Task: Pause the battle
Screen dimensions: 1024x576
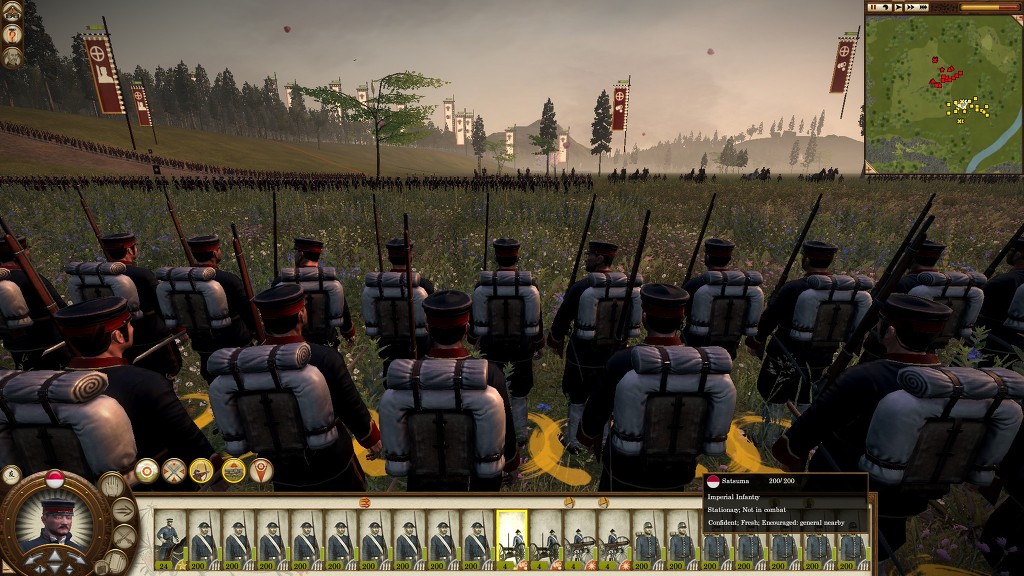Action: (873, 7)
